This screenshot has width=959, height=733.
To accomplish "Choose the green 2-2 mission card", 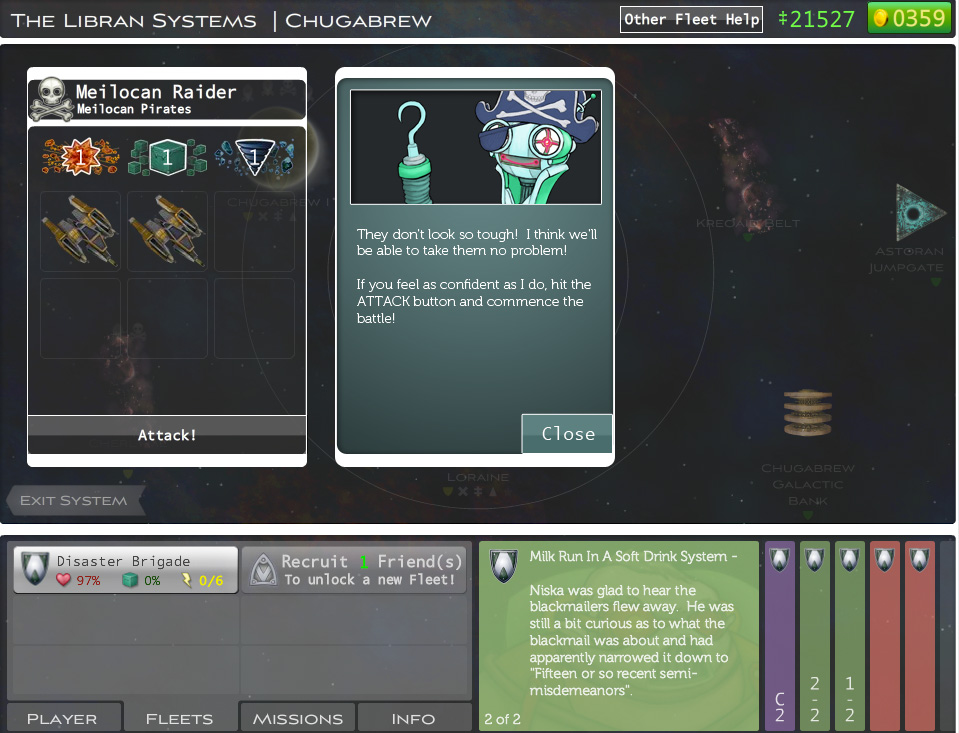I will point(815,635).
